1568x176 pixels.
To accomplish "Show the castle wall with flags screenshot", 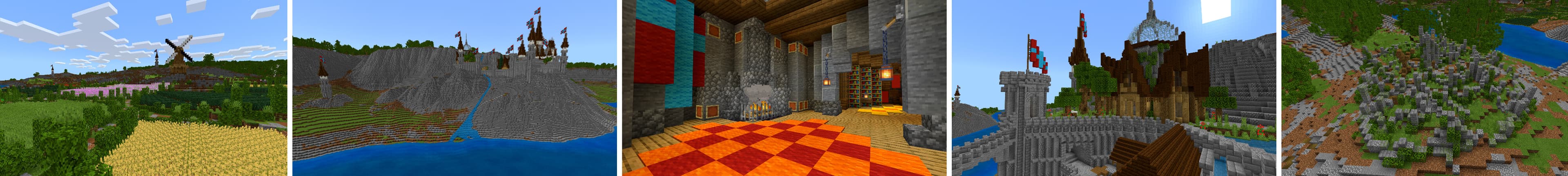I will [x=1114, y=88].
